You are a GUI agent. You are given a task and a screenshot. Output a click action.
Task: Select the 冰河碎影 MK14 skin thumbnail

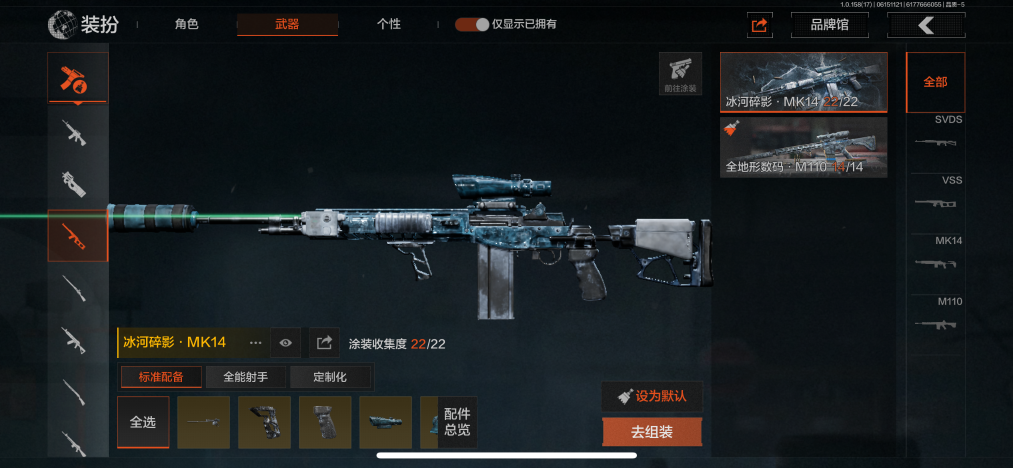coord(803,82)
